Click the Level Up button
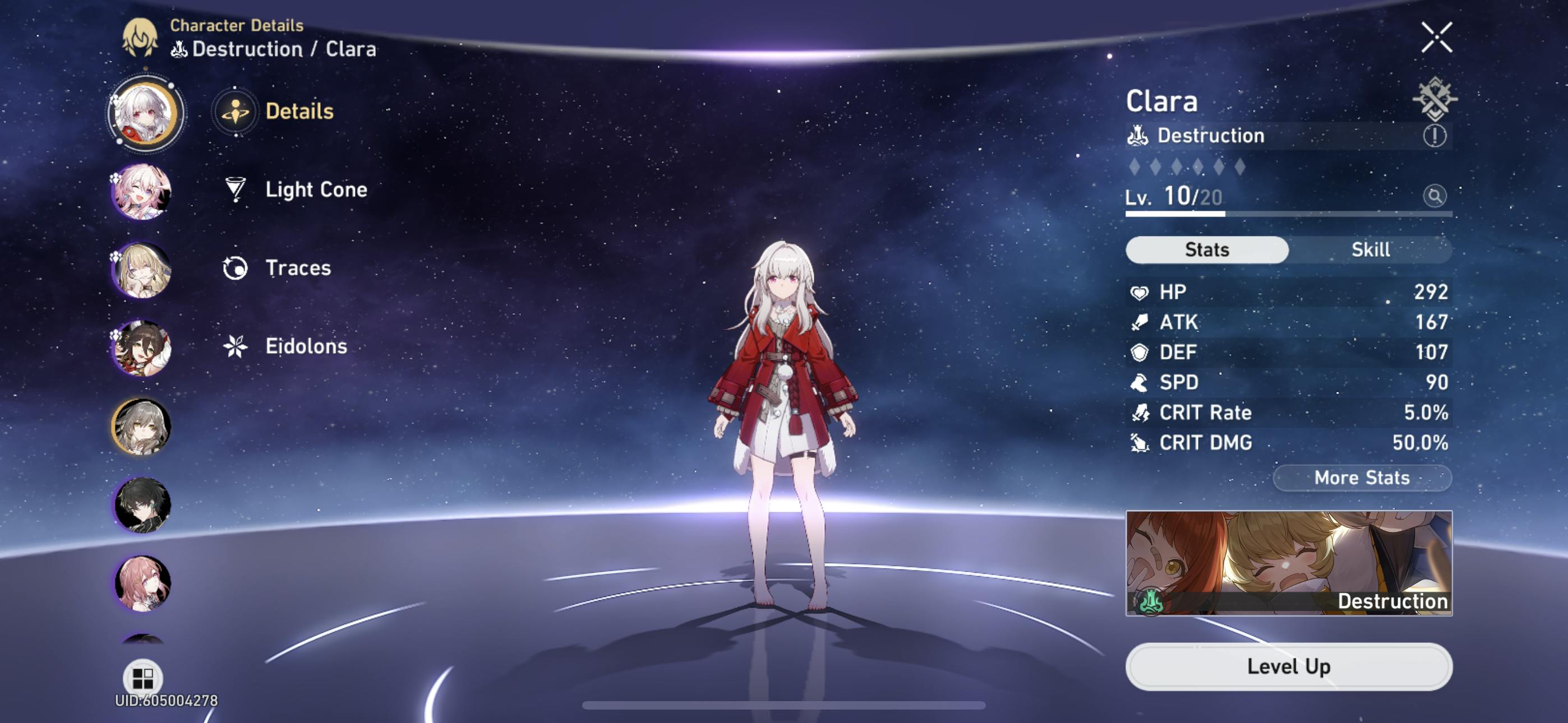 click(1289, 666)
